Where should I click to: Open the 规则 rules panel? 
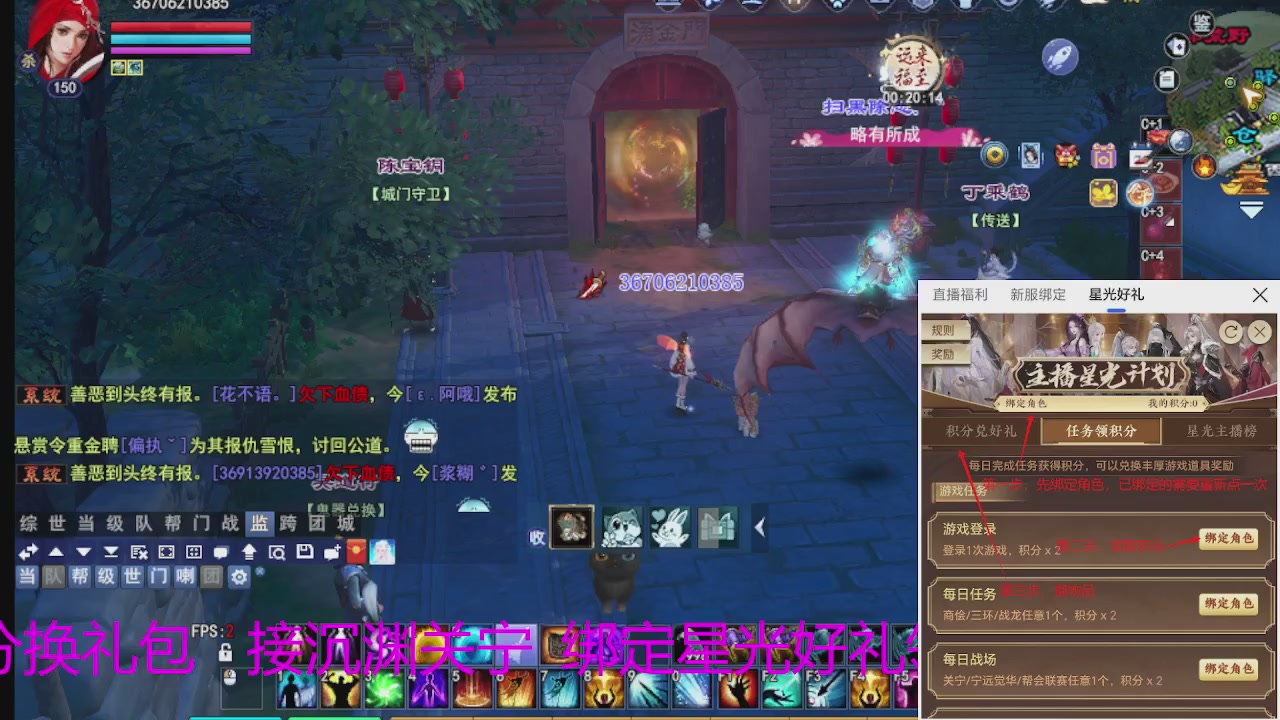click(x=942, y=331)
